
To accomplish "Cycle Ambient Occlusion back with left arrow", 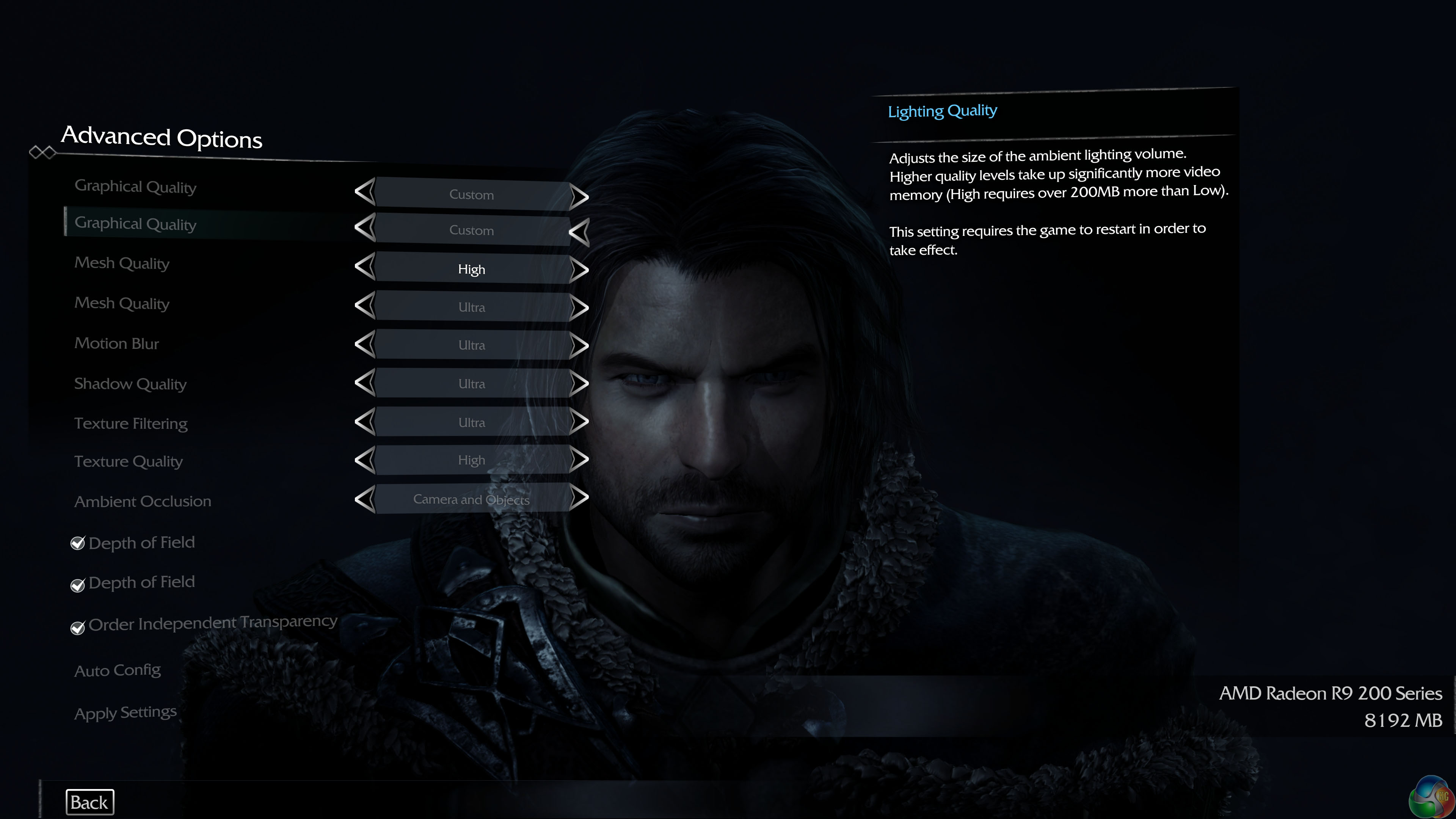I will pos(364,499).
